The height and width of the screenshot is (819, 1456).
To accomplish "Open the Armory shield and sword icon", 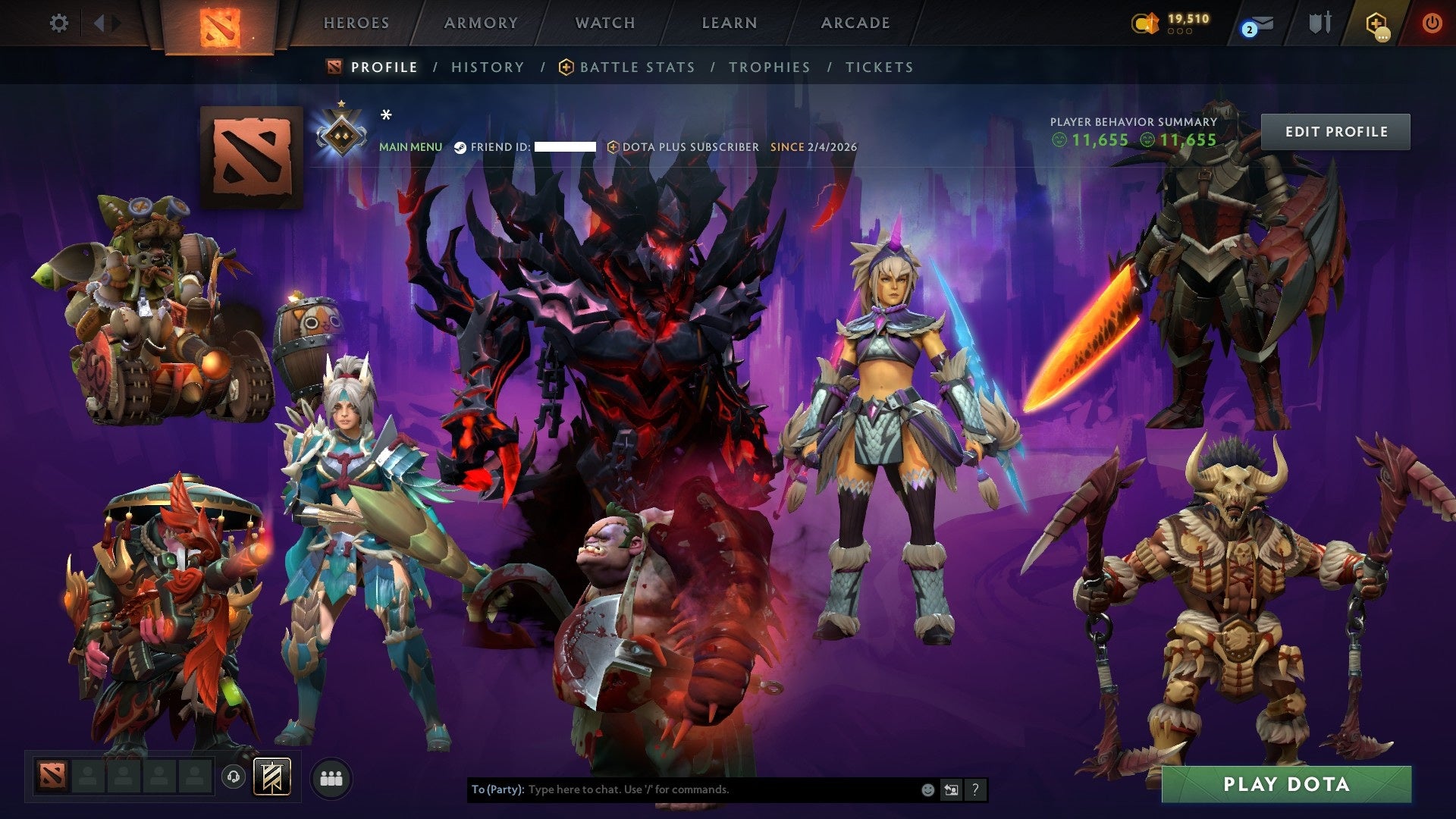I will (x=1319, y=24).
